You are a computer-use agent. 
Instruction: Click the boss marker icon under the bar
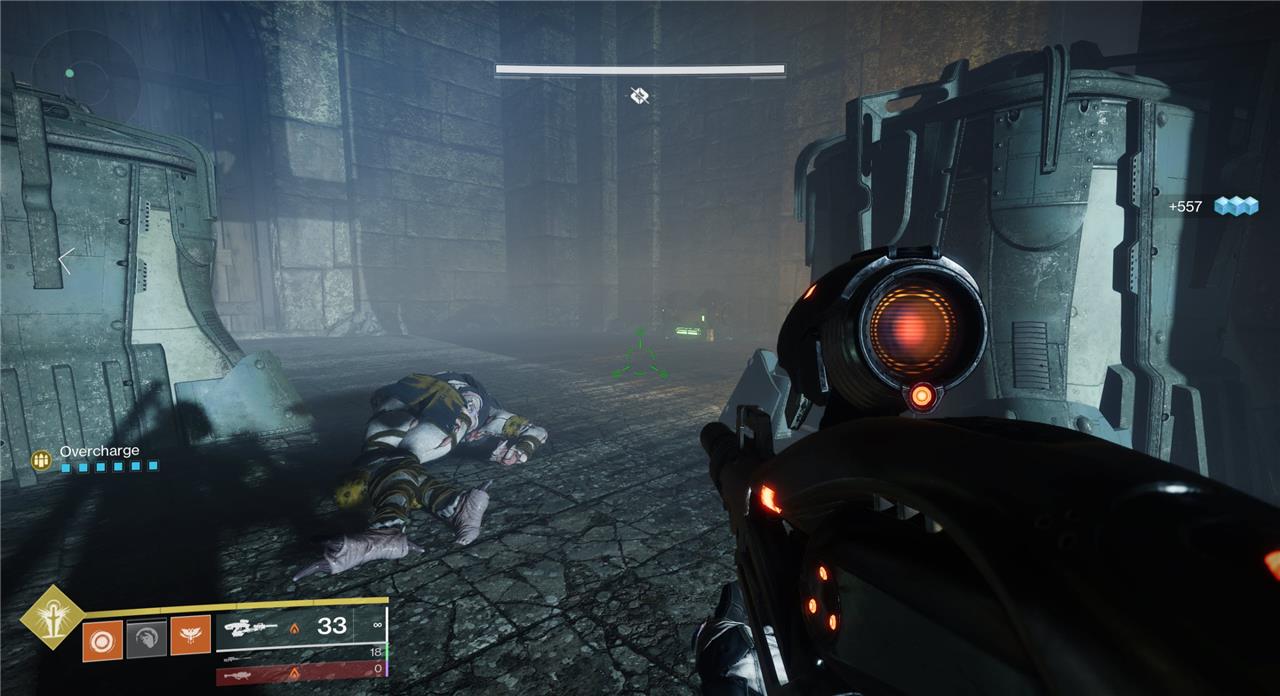coord(640,96)
